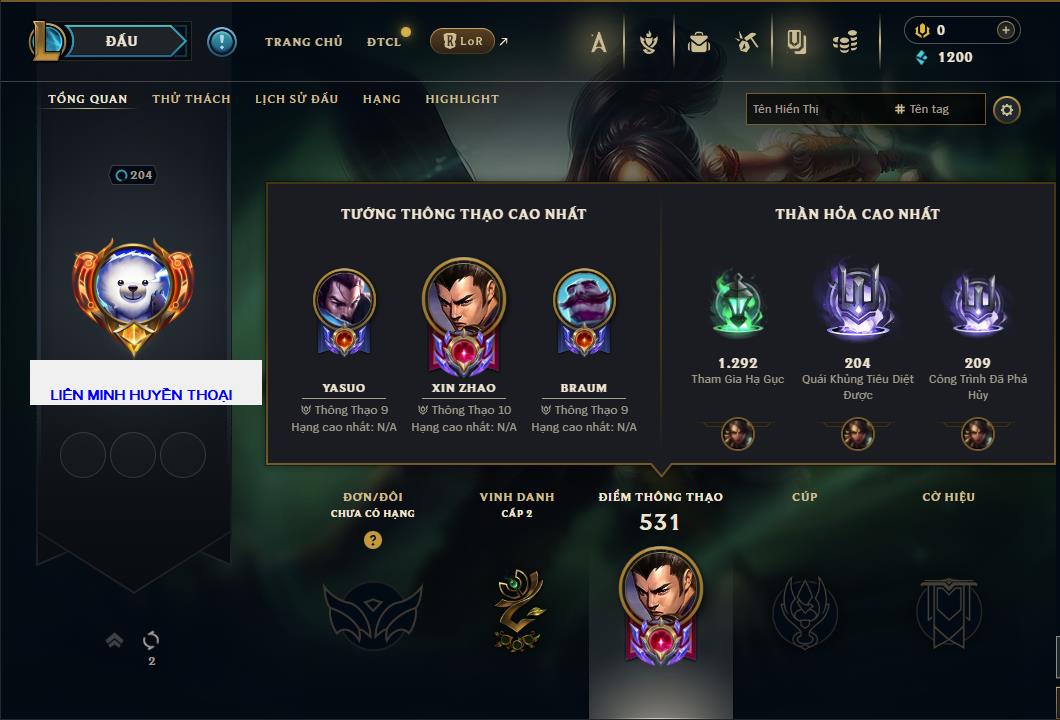The height and width of the screenshot is (720, 1060).
Task: View the VINH DANH honor emblem
Action: click(516, 610)
